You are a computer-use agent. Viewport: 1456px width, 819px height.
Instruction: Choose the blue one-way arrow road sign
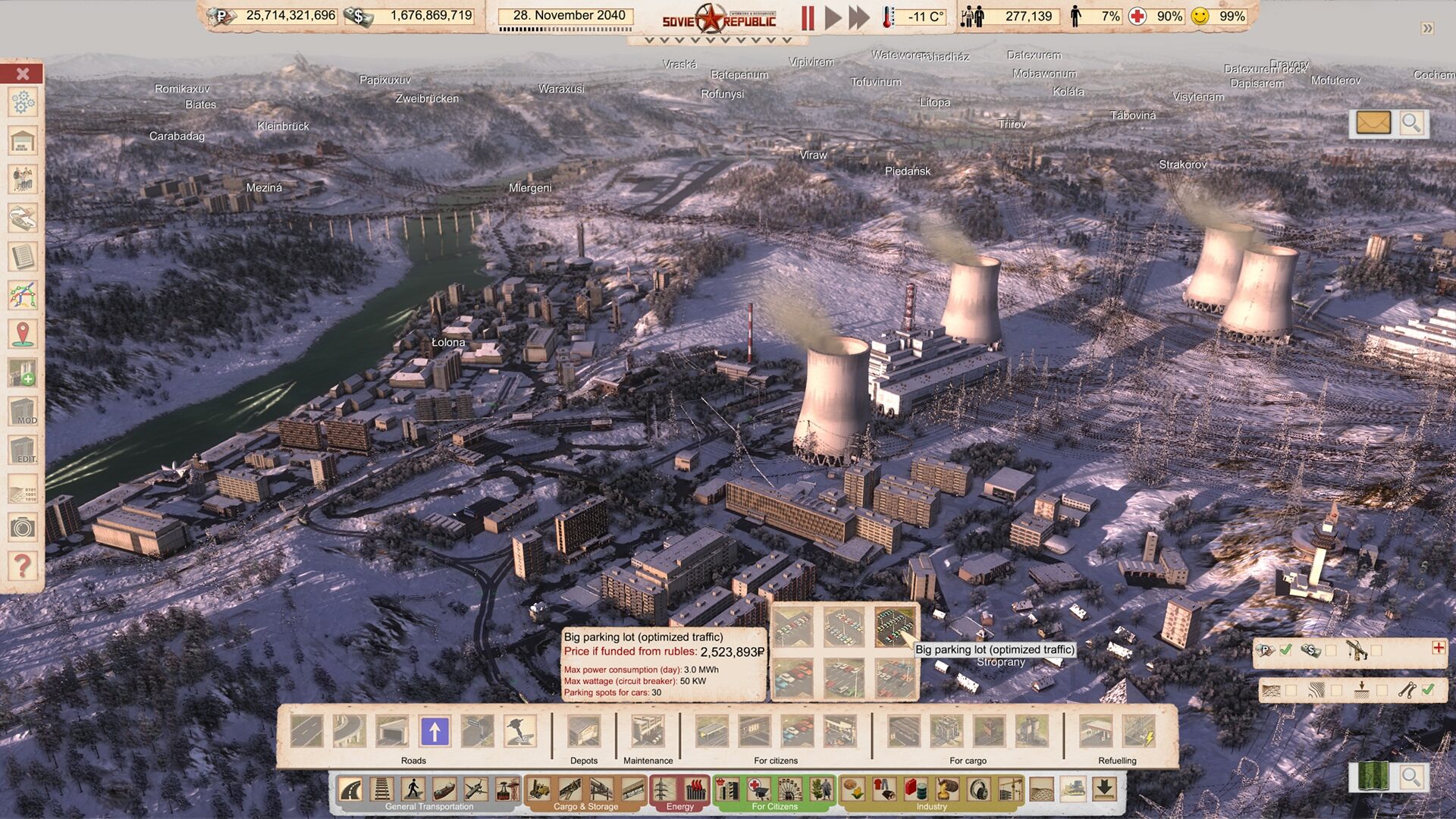click(x=435, y=732)
